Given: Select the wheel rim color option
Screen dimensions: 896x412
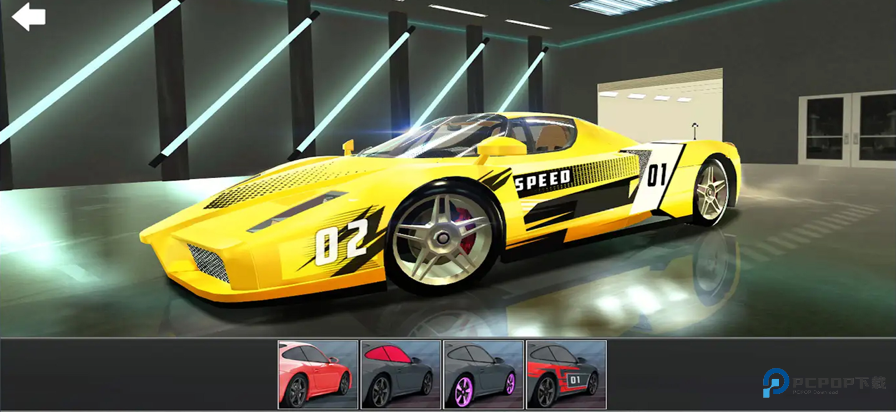Looking at the screenshot, I should (x=483, y=374).
